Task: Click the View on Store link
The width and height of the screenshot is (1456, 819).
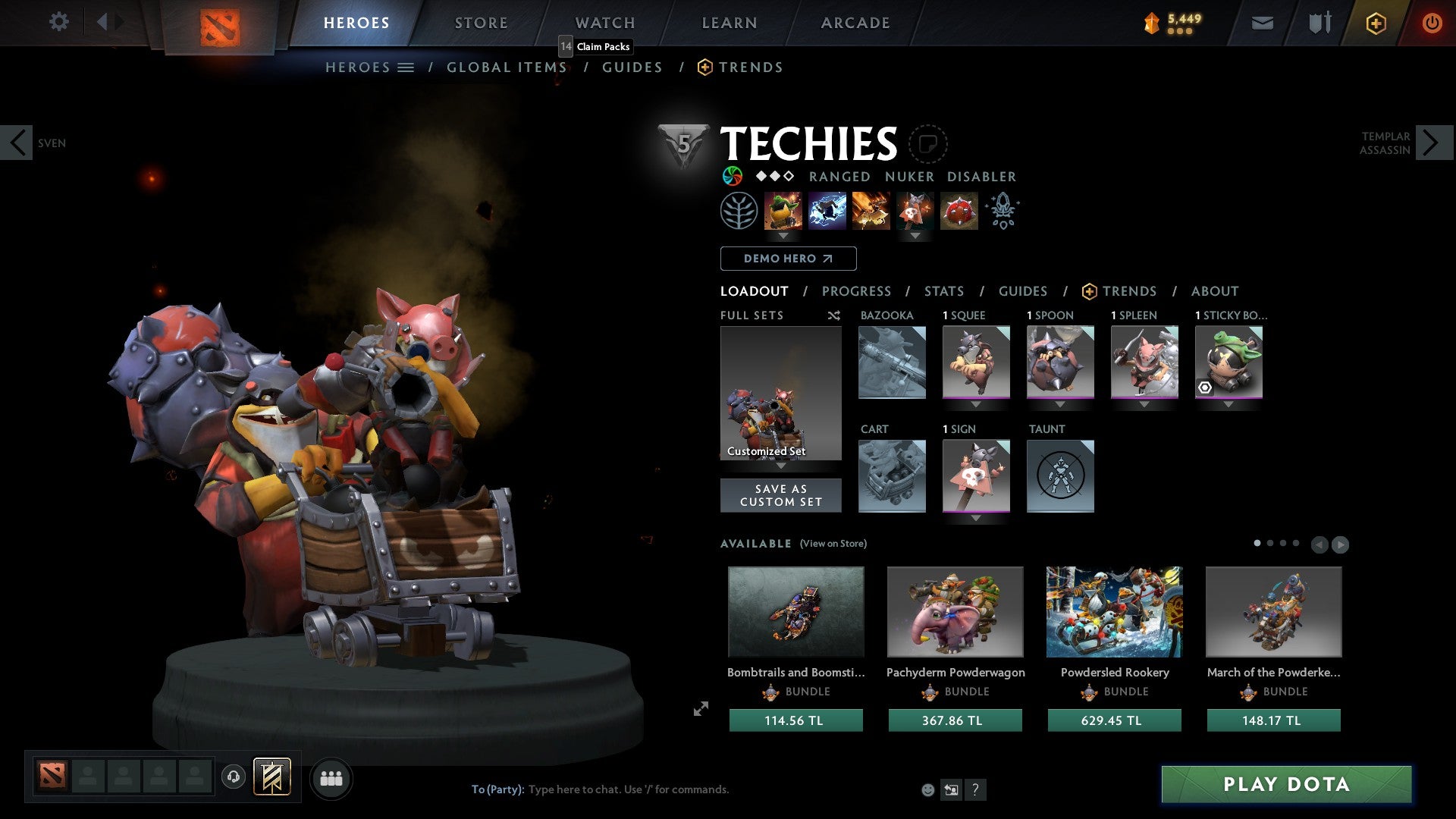Action: pos(833,544)
